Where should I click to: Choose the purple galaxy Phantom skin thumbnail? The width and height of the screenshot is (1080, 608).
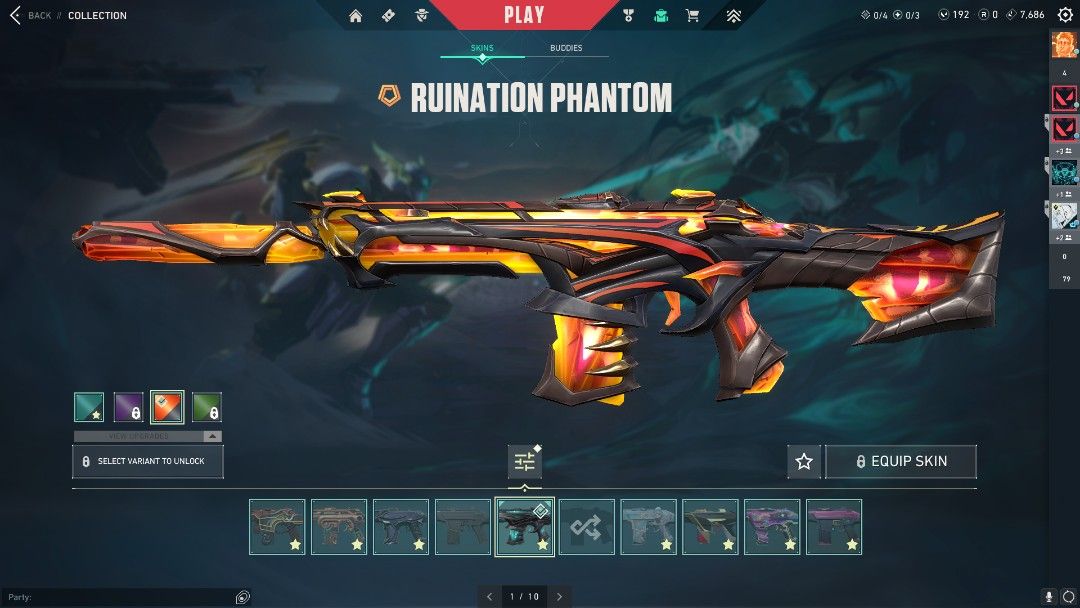coord(772,527)
